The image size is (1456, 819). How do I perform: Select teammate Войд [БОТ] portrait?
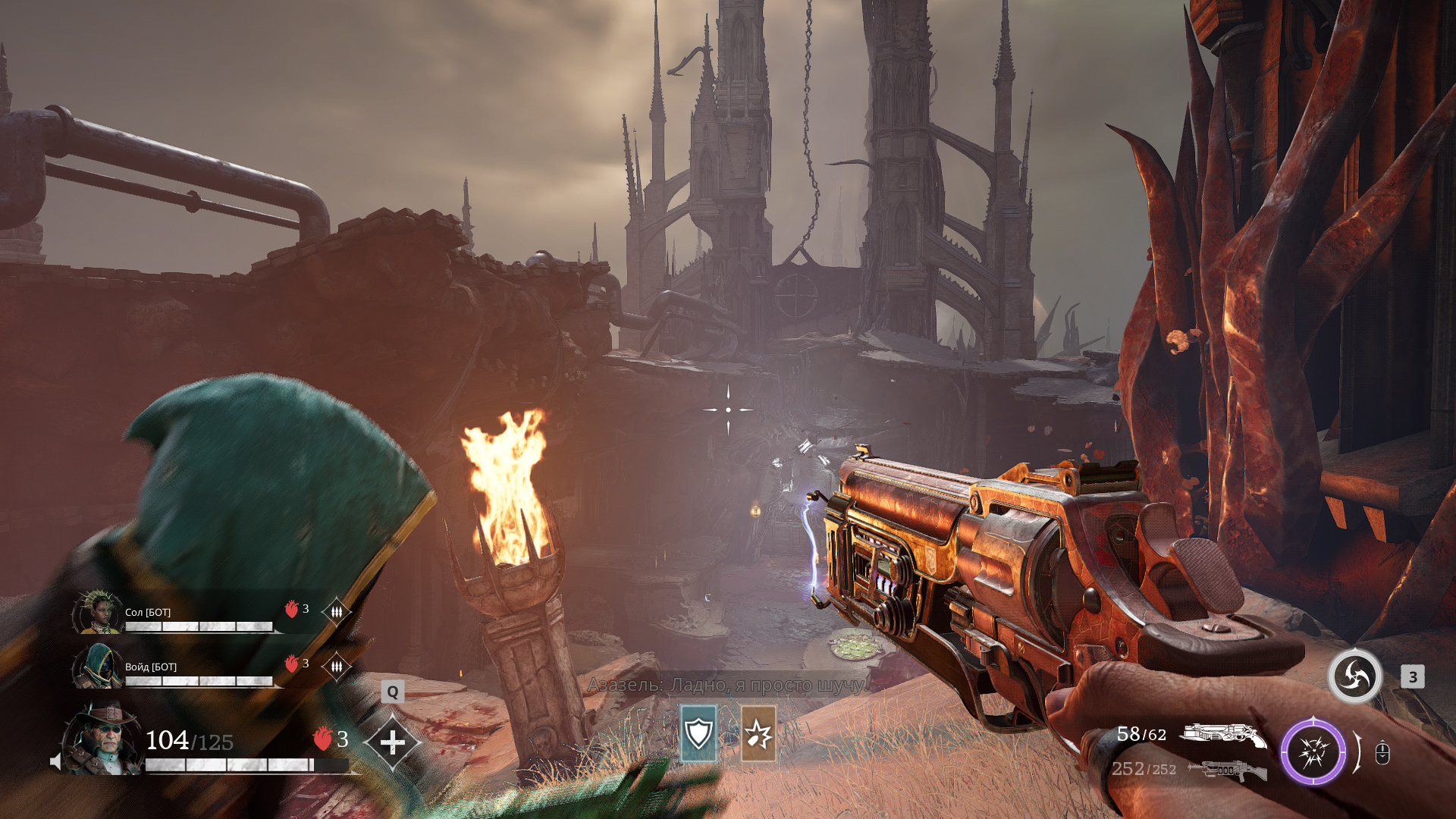(98, 666)
